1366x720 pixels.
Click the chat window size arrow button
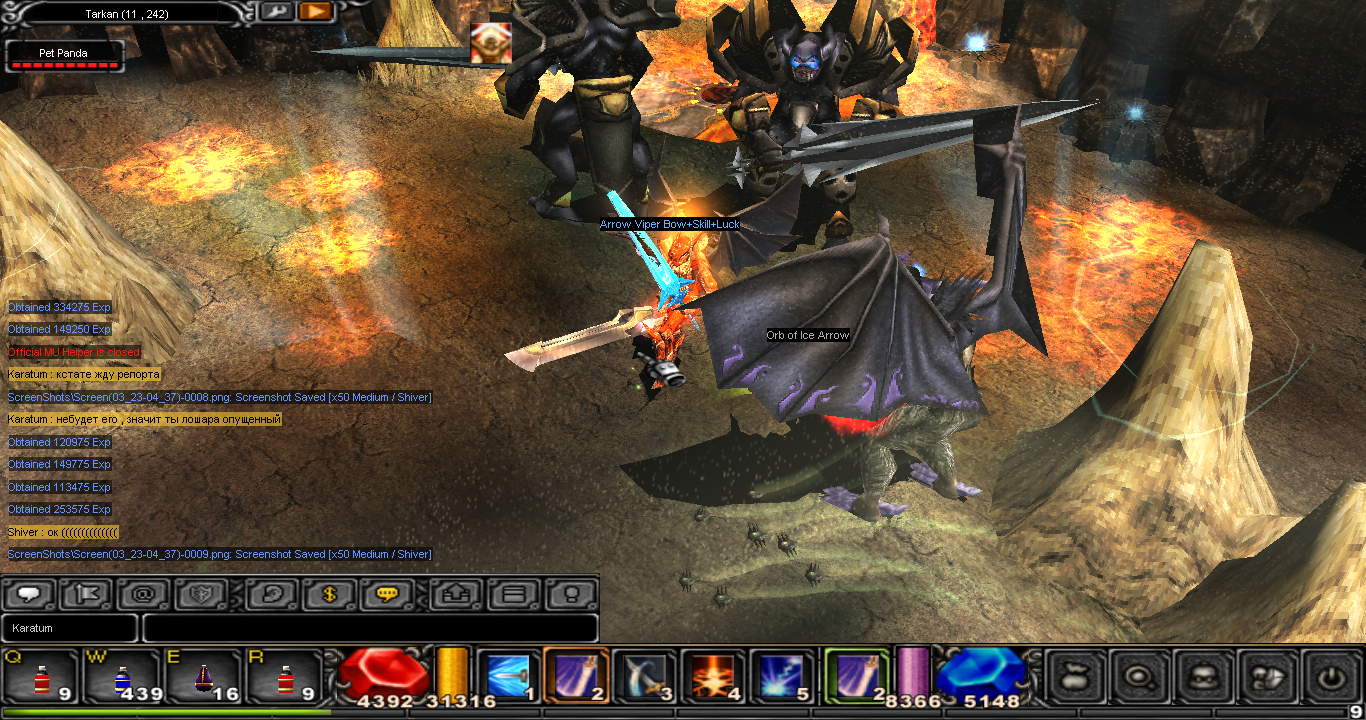(x=457, y=594)
